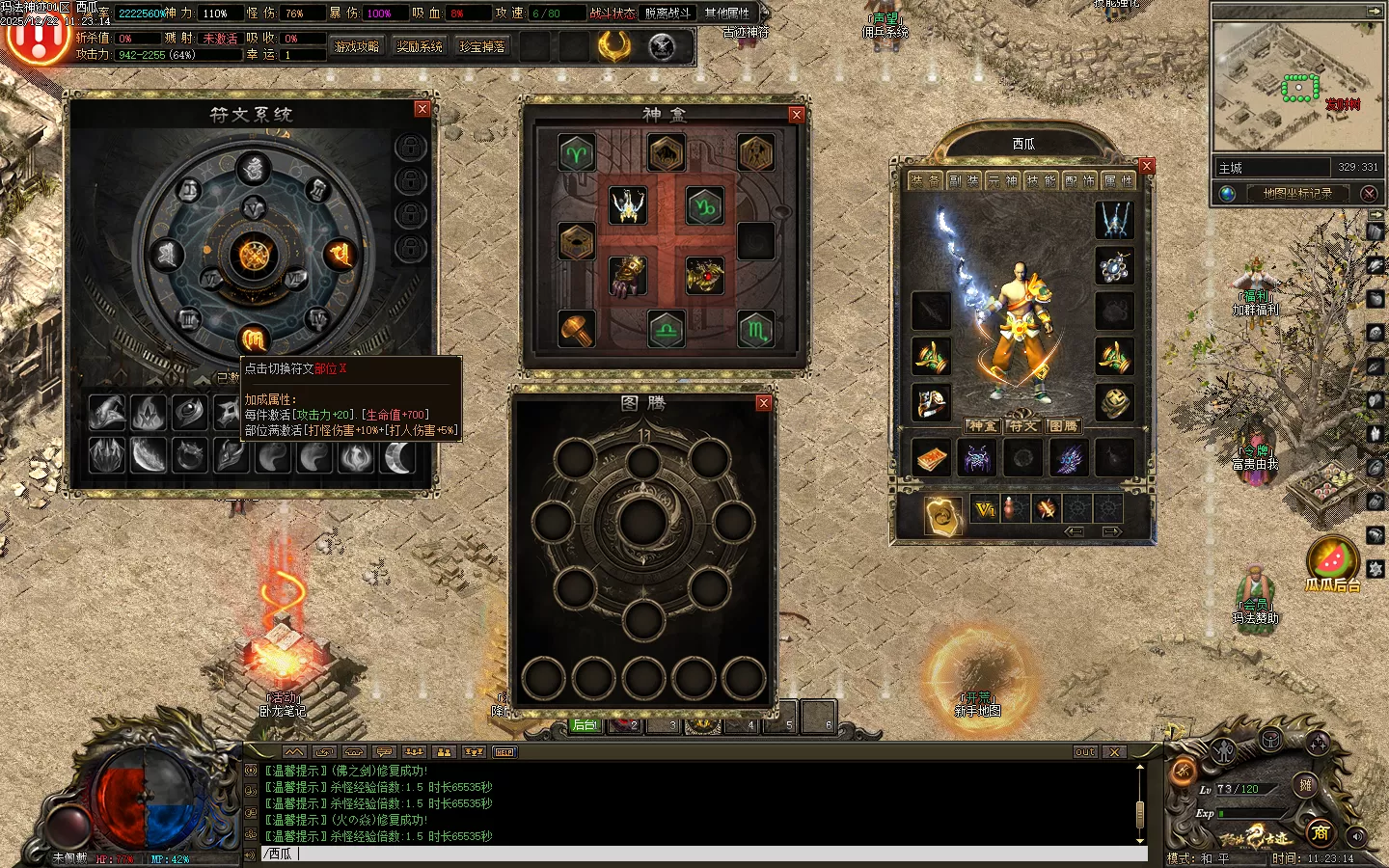Open the 元神 tab in character panel
The image size is (1389, 868).
tap(1002, 180)
